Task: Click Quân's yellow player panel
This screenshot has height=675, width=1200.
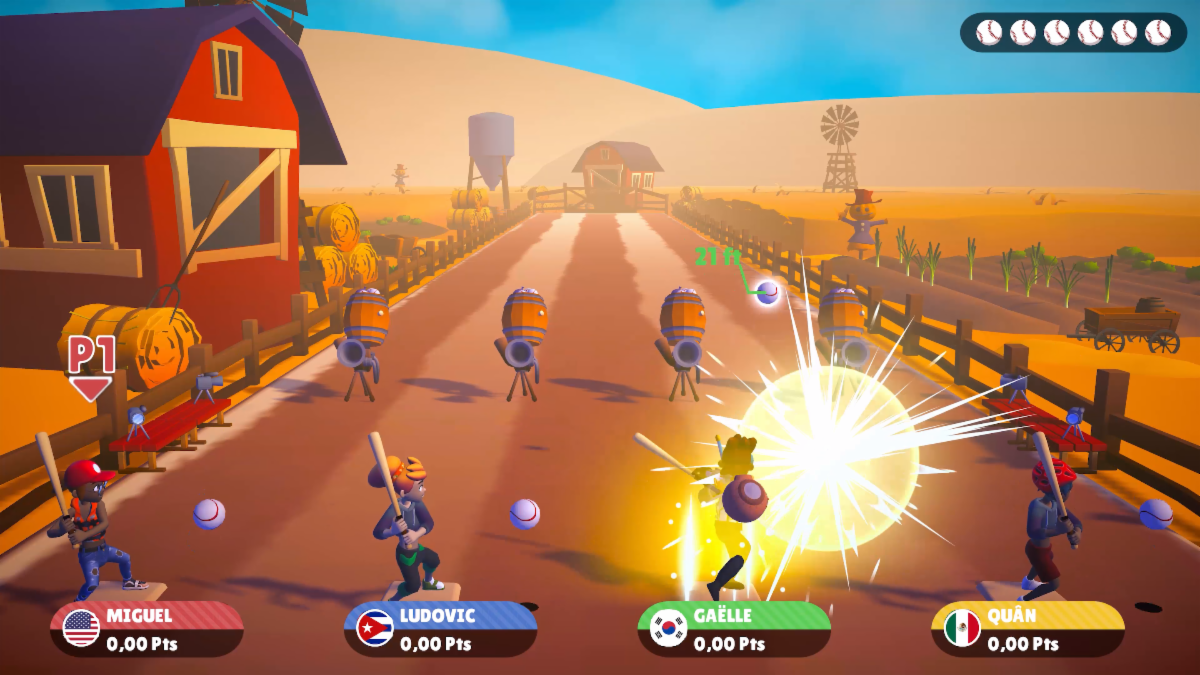Action: 1027,629
